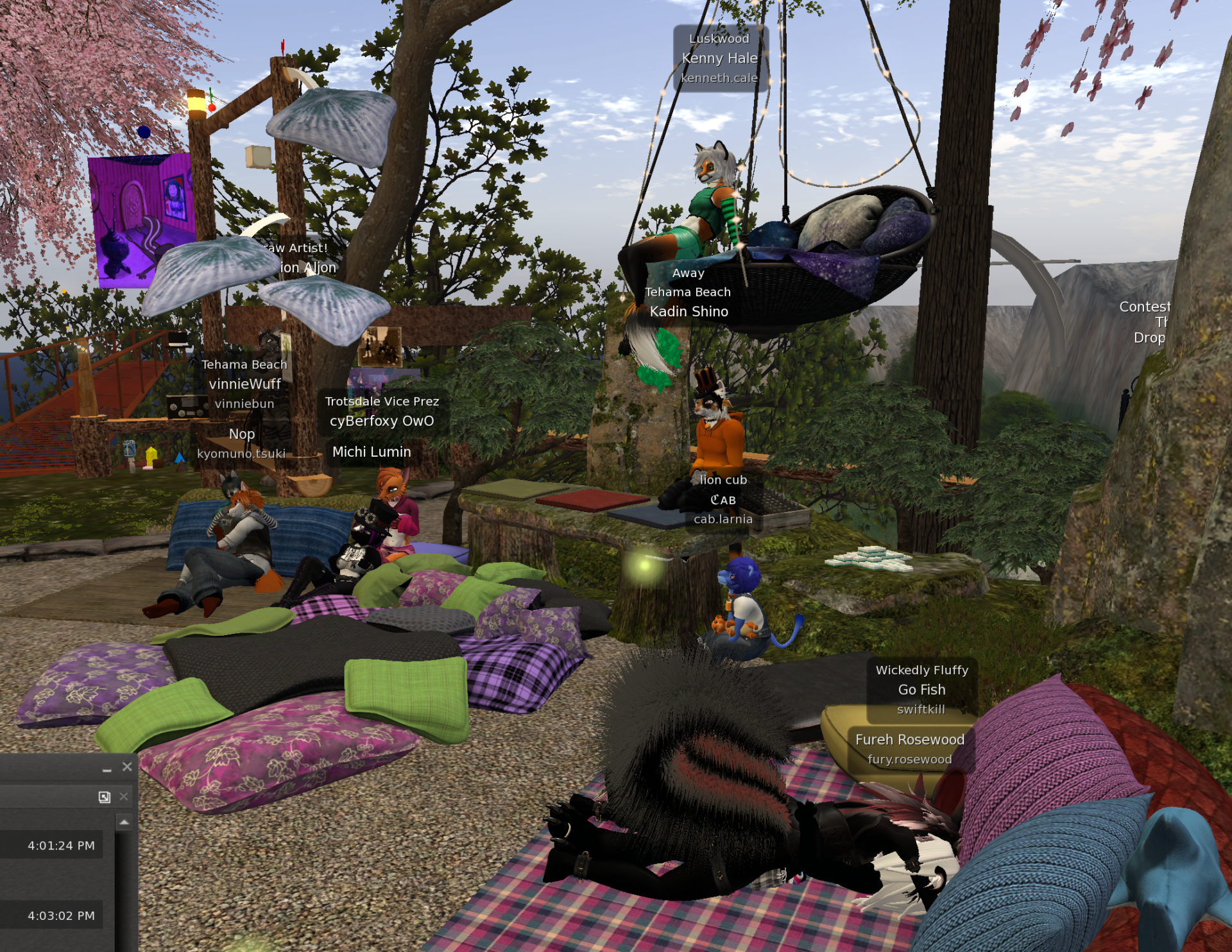This screenshot has height=952, width=1232.
Task: Open Kenny Hale's Luskwood name tag
Action: pos(720,58)
